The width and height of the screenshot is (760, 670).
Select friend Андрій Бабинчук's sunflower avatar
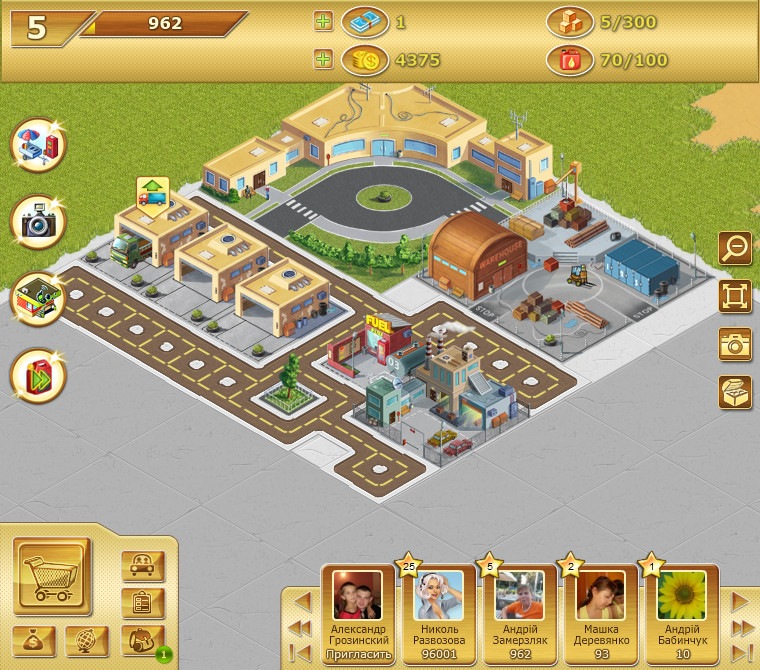point(682,596)
